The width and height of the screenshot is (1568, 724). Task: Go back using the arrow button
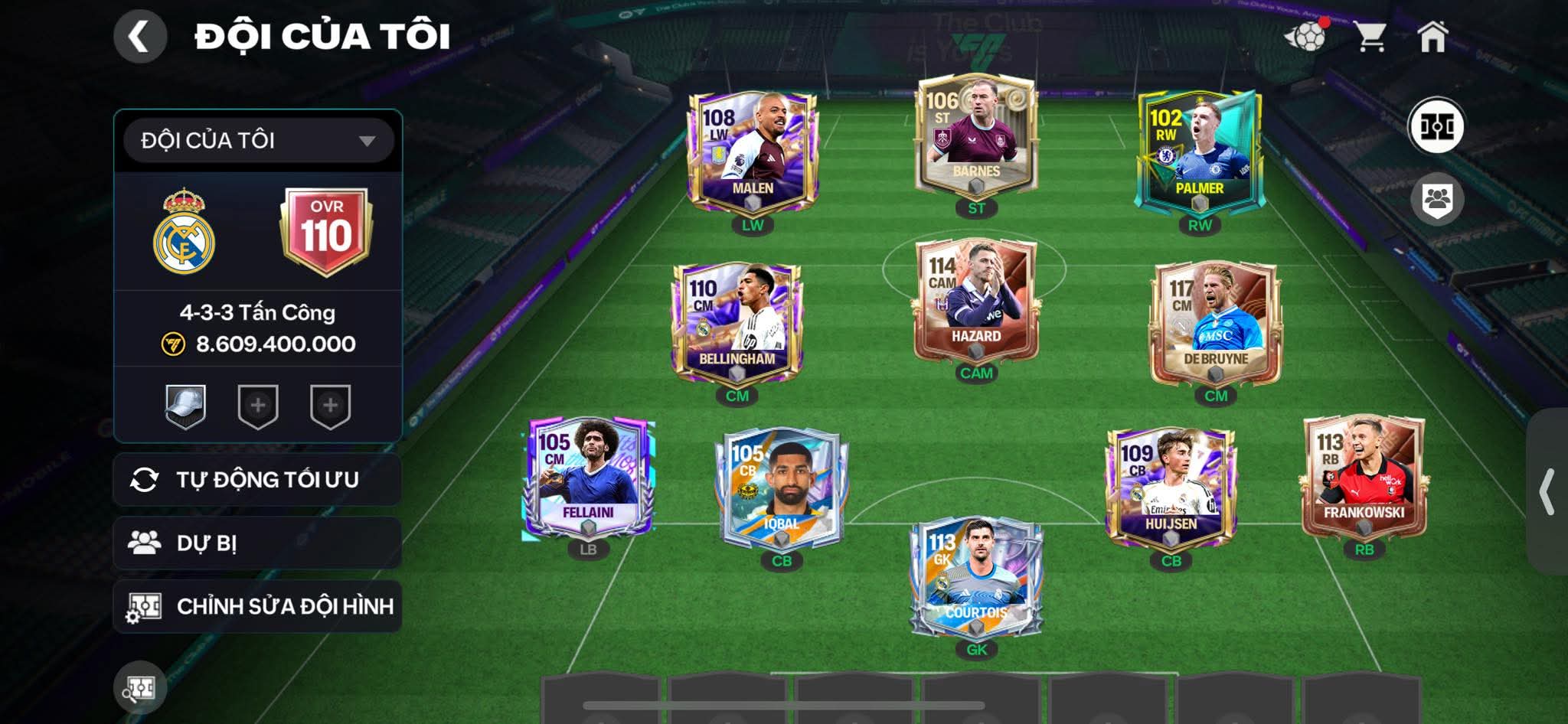[140, 36]
